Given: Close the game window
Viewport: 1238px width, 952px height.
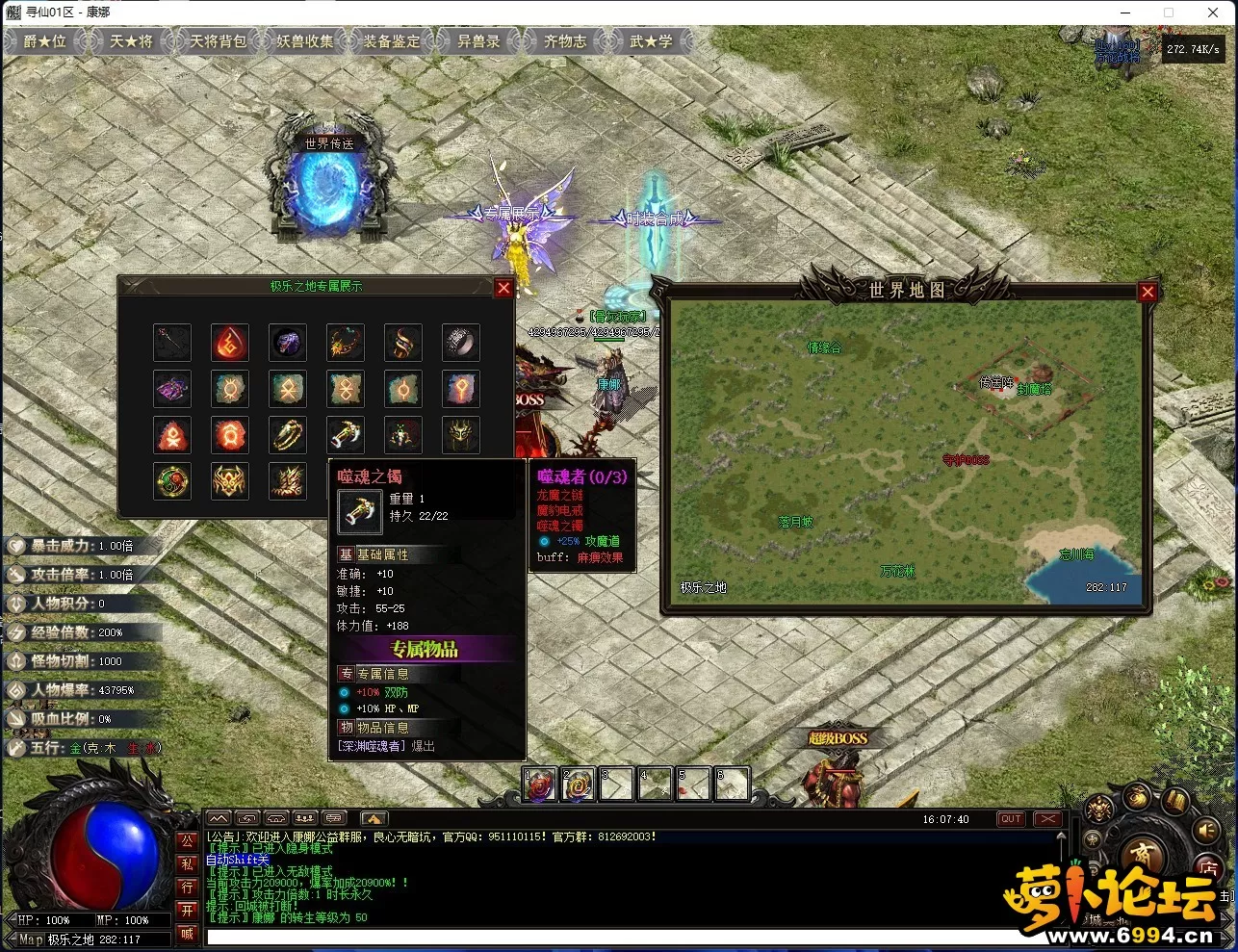Looking at the screenshot, I should (1213, 13).
